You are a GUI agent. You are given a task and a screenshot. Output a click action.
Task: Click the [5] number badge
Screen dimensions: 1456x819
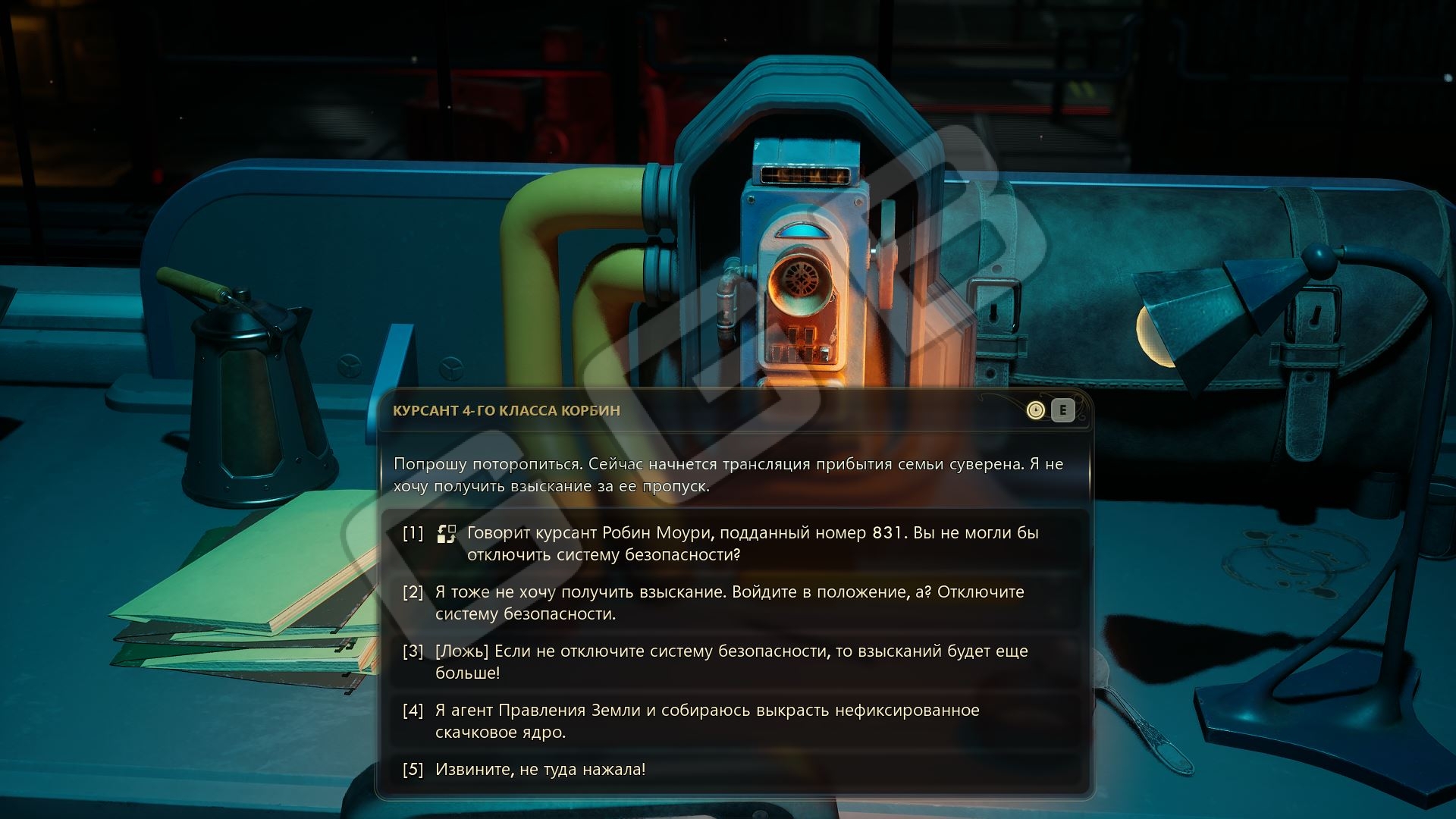413,768
